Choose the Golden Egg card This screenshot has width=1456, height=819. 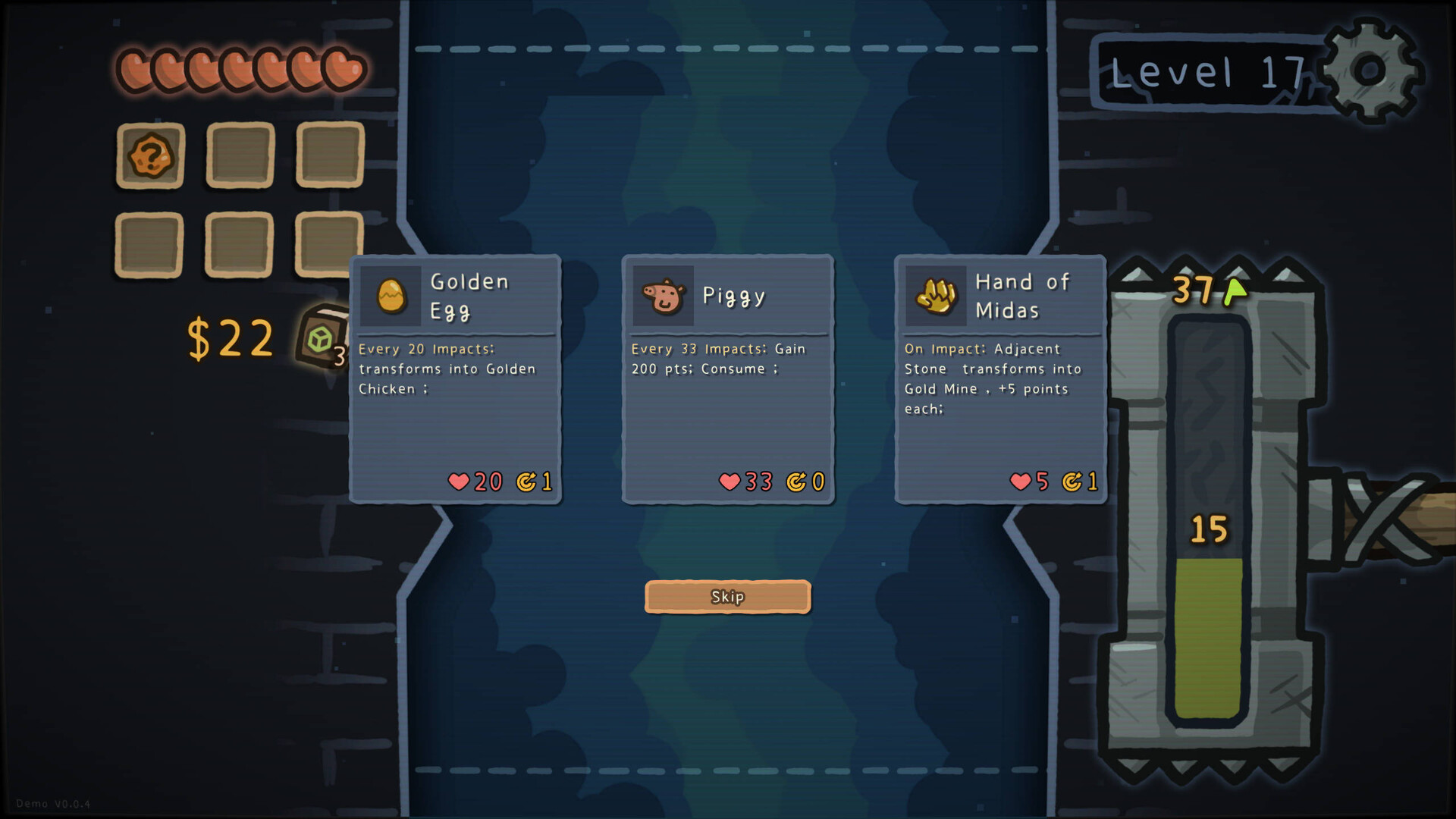(x=455, y=379)
